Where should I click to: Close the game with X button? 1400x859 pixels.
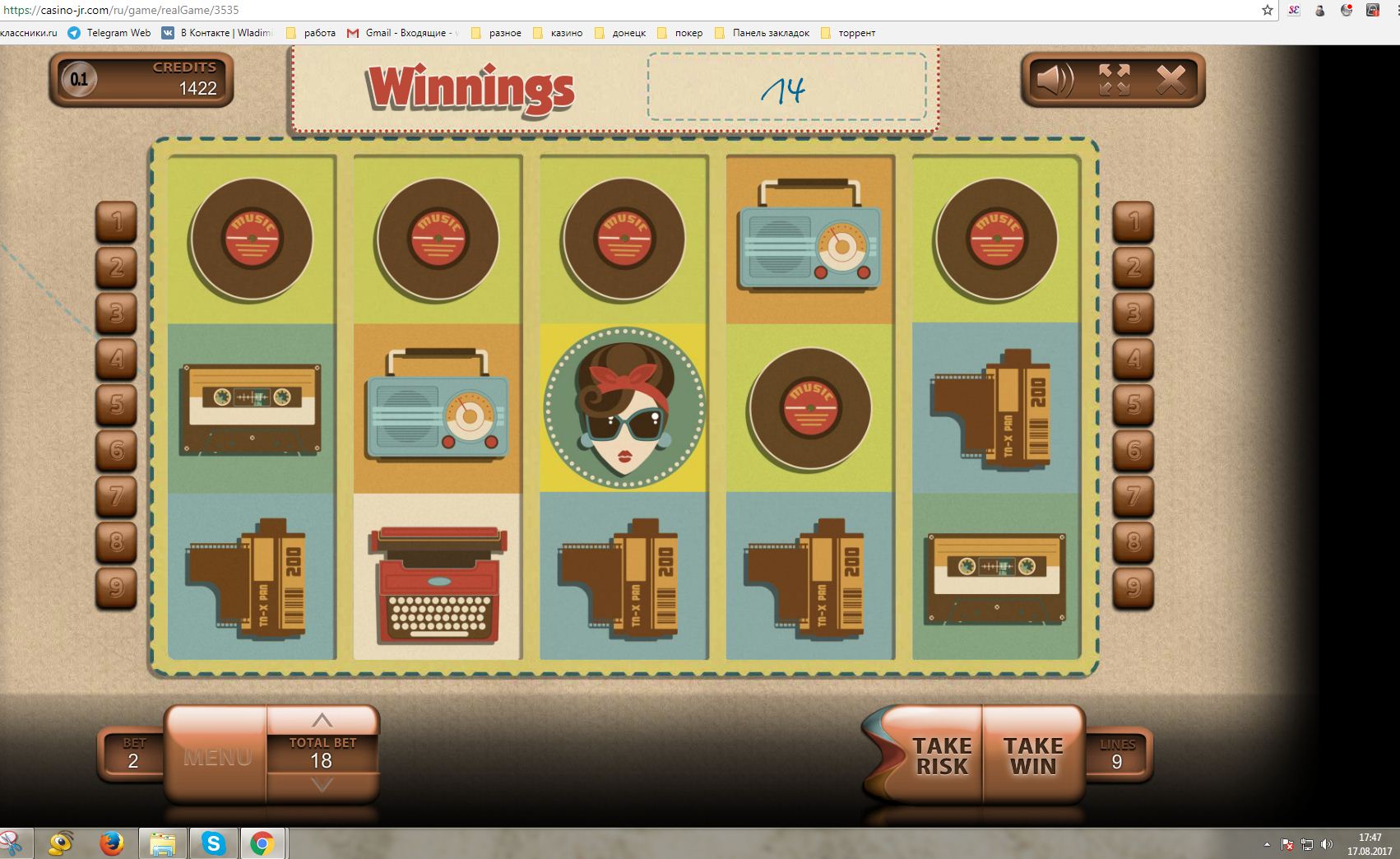tap(1171, 80)
